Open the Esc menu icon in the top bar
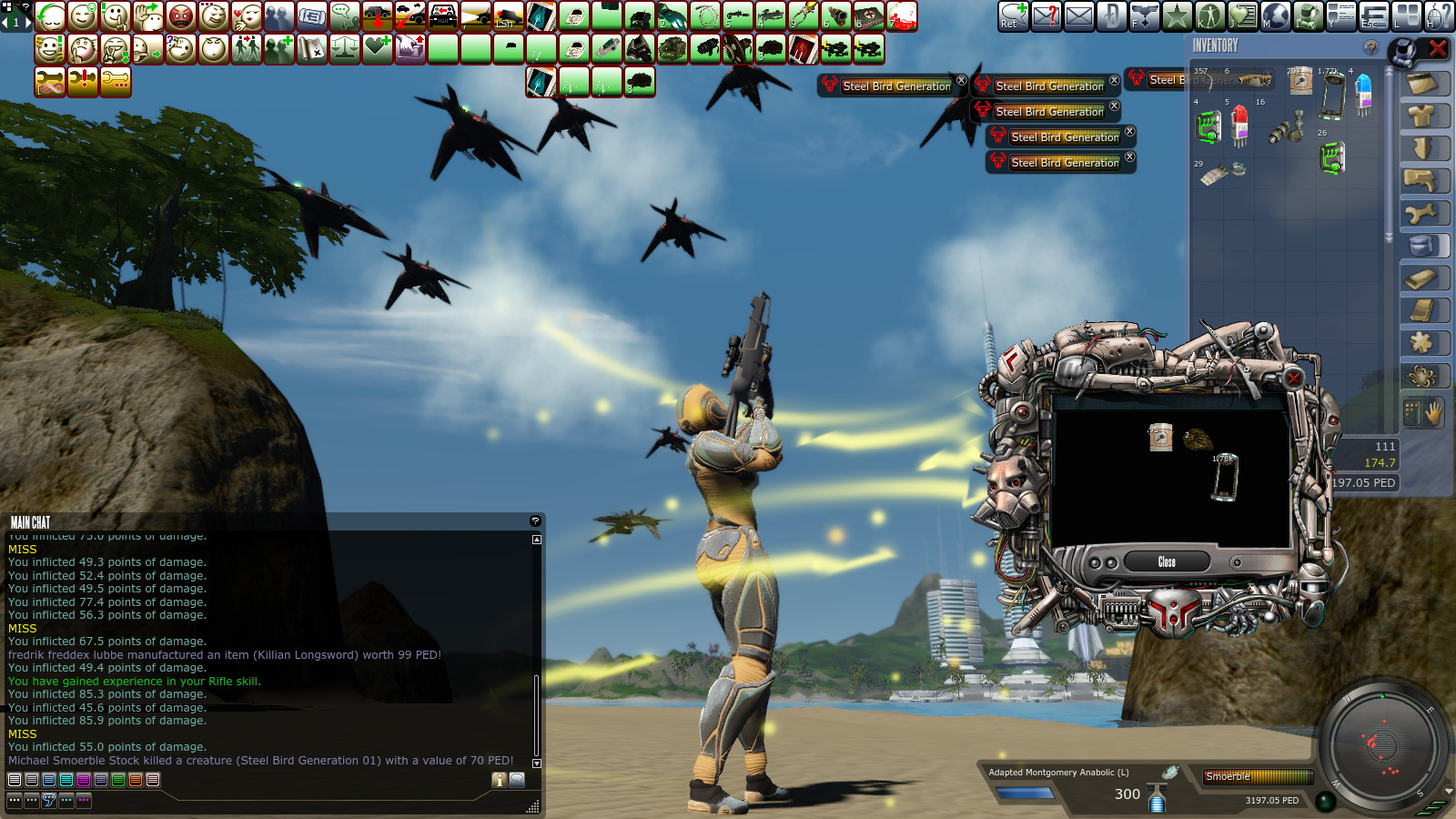The height and width of the screenshot is (819, 1456). (1373, 16)
